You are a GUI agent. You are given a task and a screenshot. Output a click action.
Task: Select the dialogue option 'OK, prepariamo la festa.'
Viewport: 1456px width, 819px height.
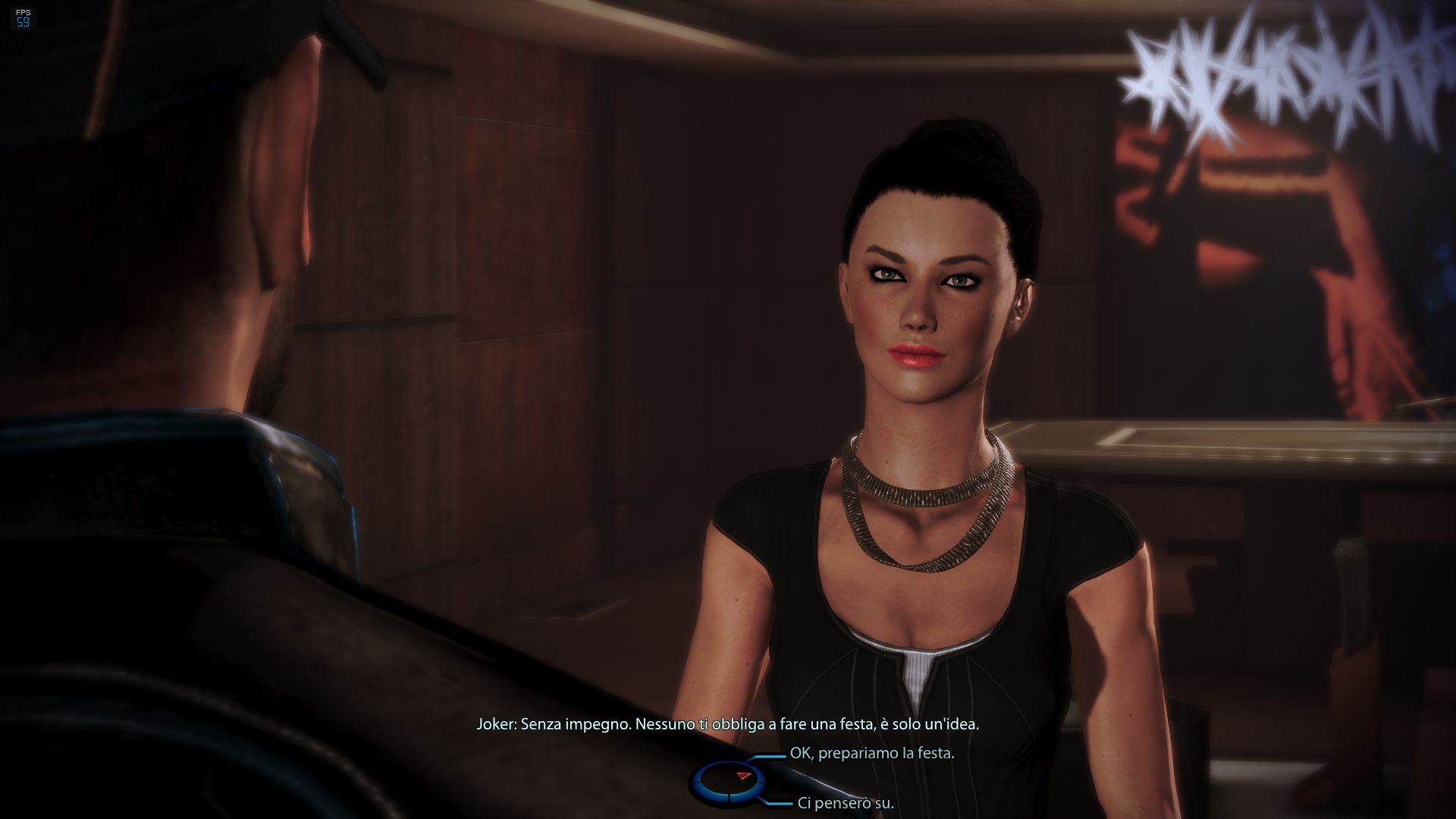(x=872, y=754)
